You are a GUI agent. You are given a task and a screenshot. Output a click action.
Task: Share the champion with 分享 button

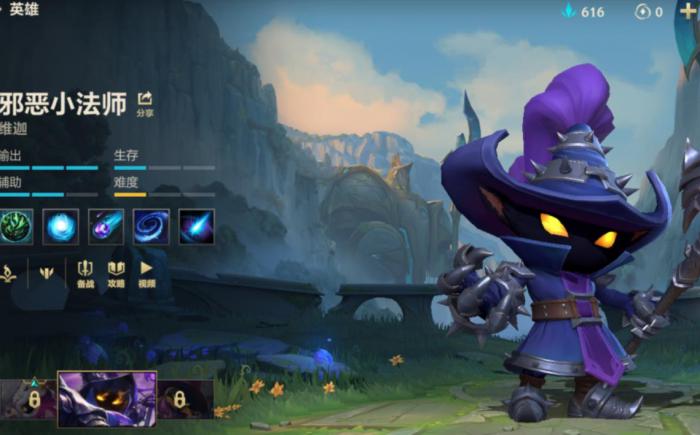[x=145, y=103]
